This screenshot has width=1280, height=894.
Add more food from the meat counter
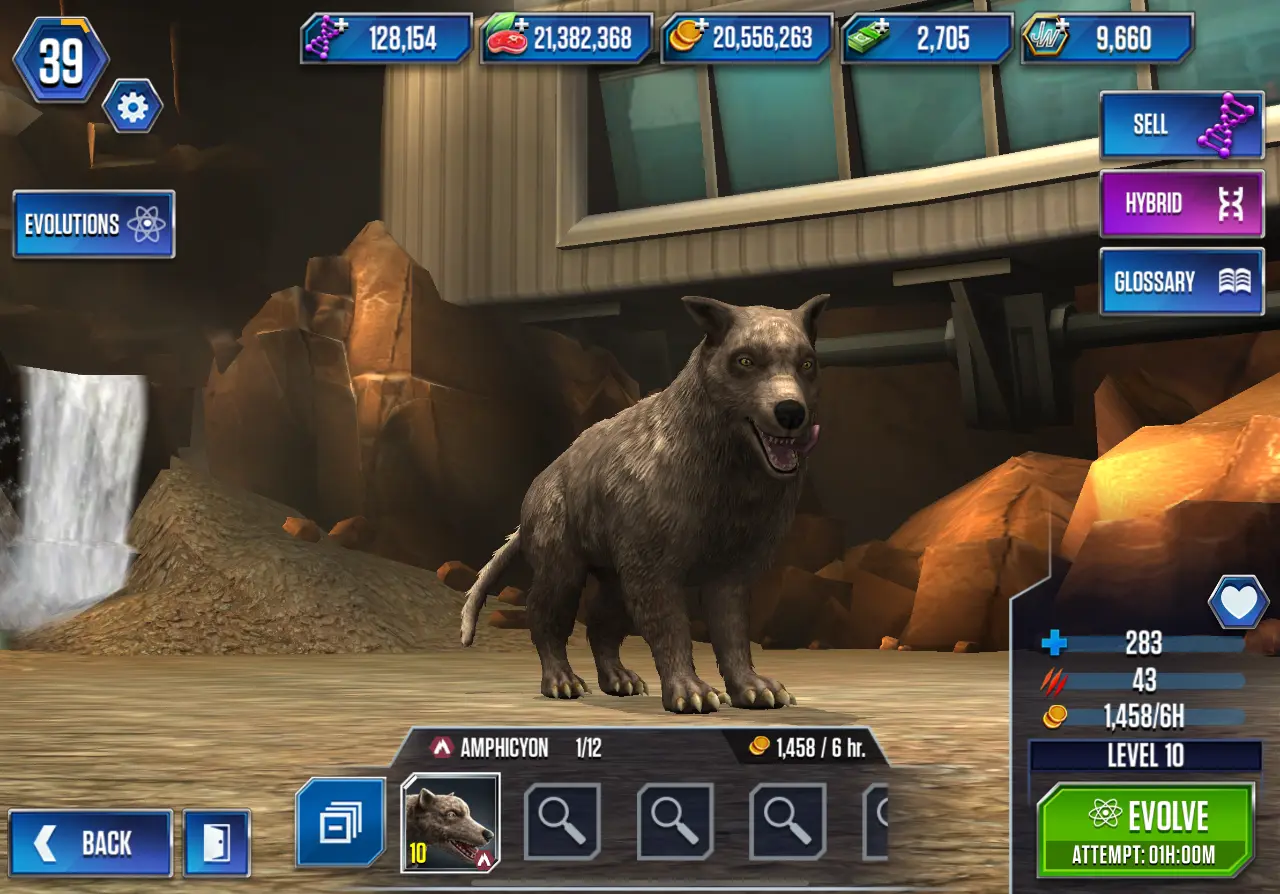567,39
